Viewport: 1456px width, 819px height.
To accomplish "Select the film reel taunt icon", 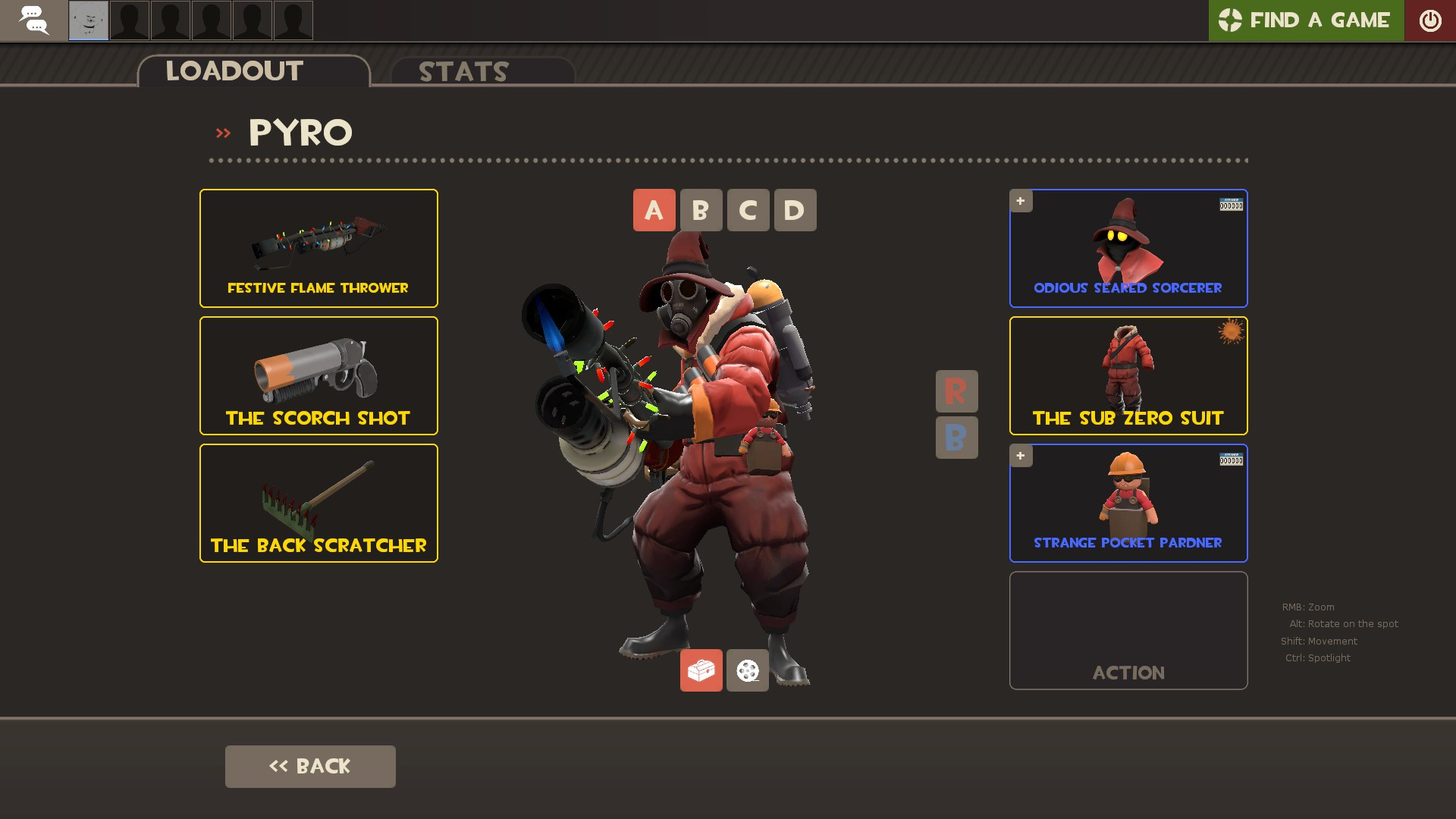I will tap(747, 670).
